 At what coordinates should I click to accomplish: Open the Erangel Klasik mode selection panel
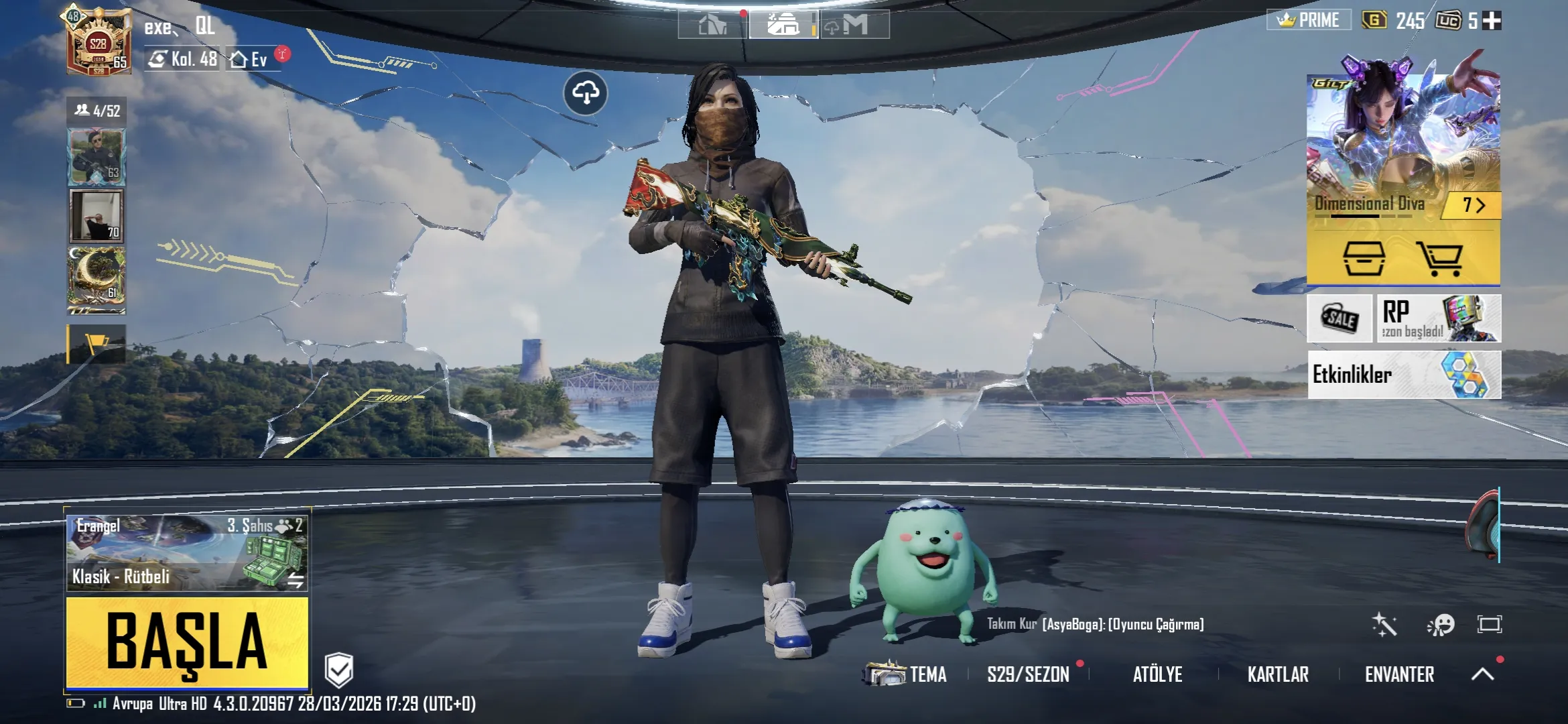point(187,552)
